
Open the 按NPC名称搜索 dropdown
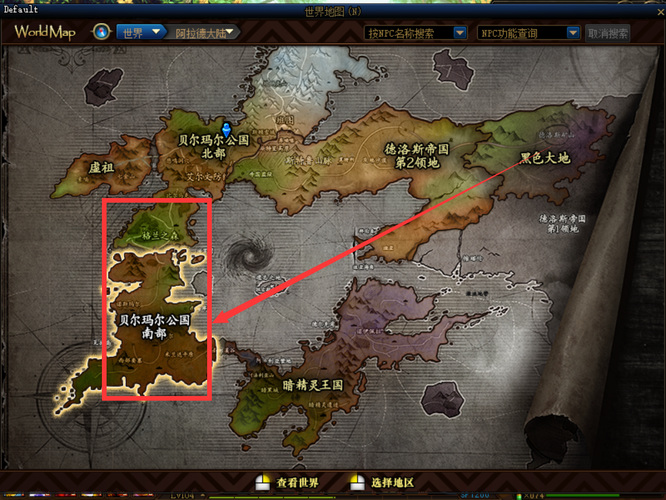415,32
